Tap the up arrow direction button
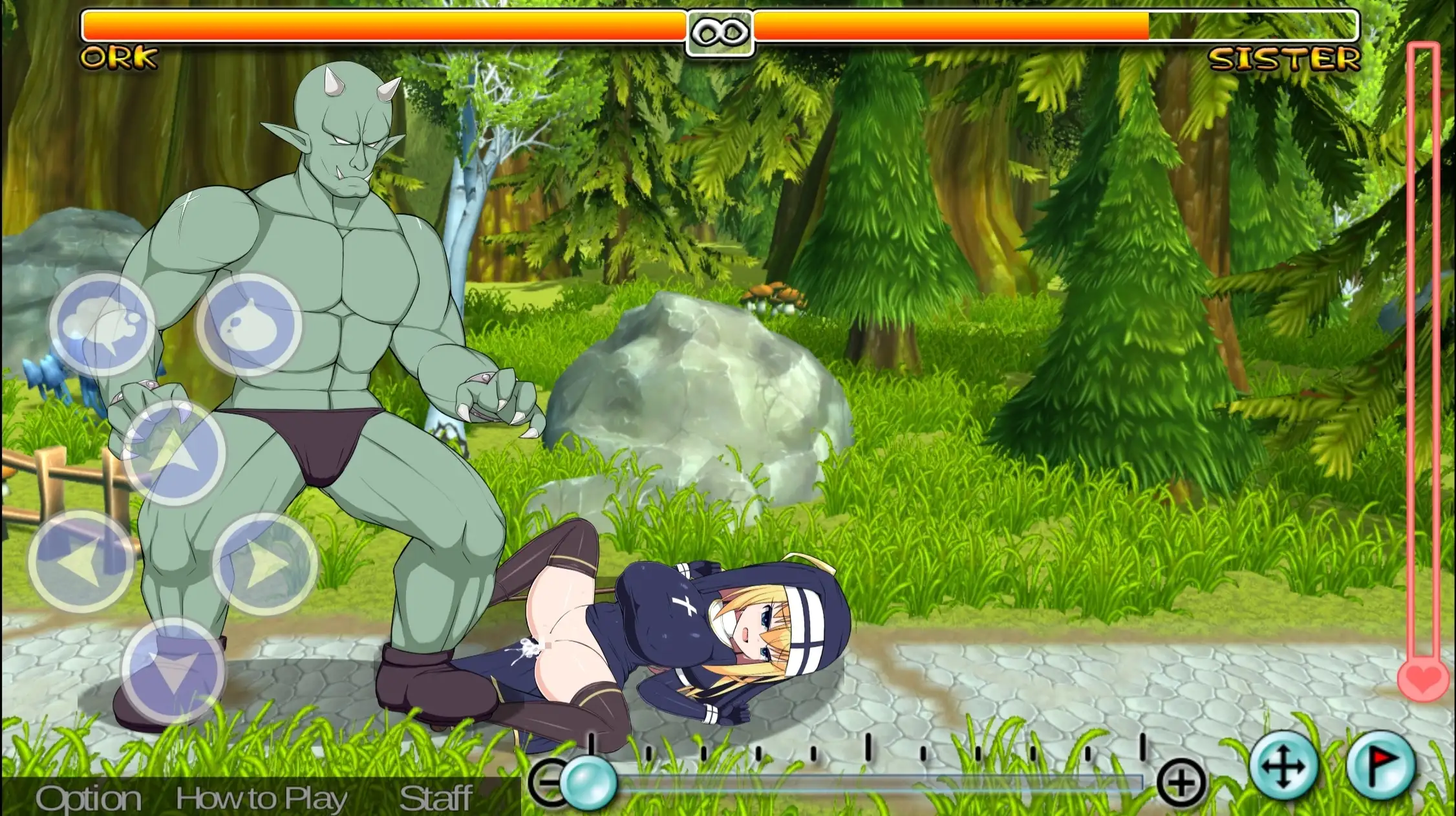The height and width of the screenshot is (816, 1456). [175, 453]
